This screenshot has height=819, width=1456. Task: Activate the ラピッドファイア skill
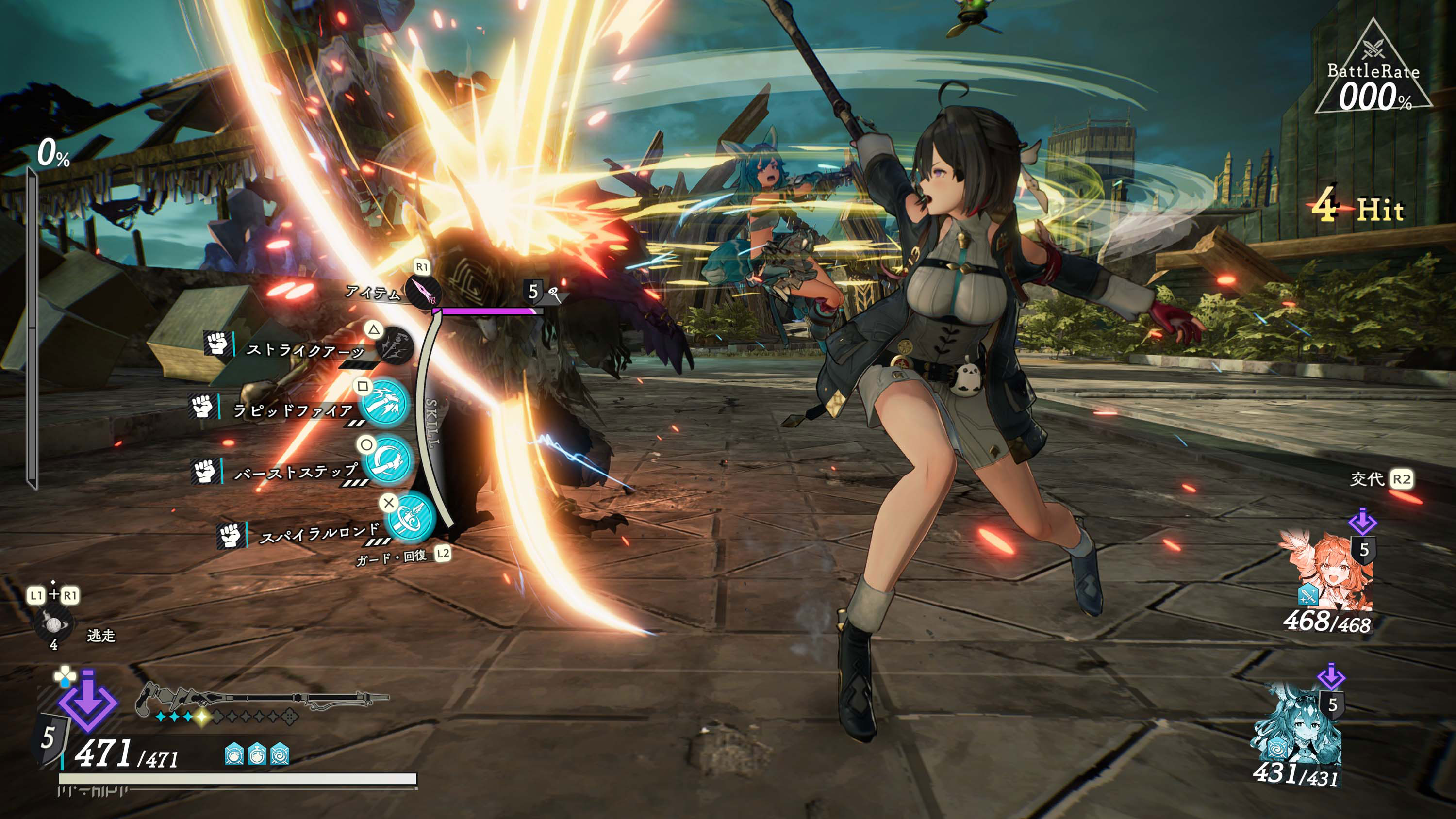click(385, 403)
